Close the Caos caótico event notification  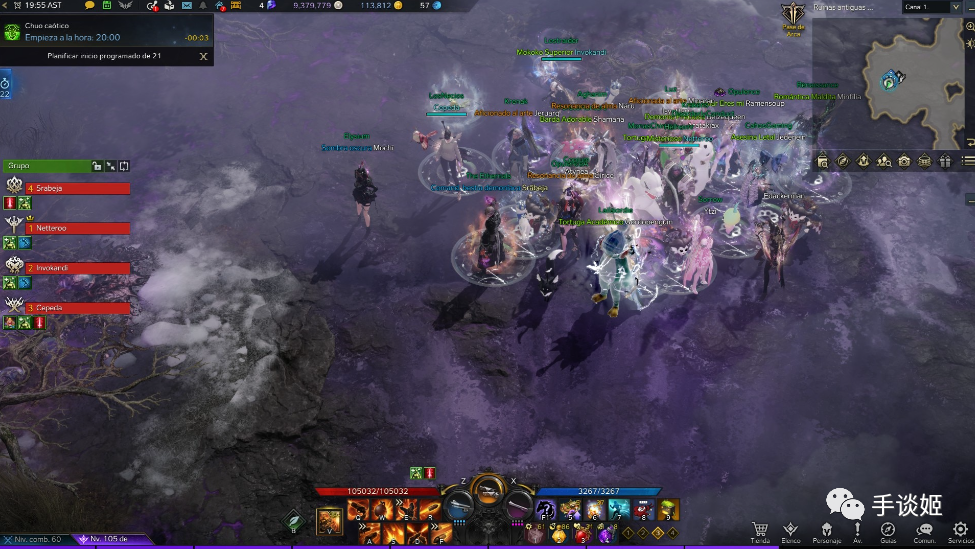pos(204,56)
